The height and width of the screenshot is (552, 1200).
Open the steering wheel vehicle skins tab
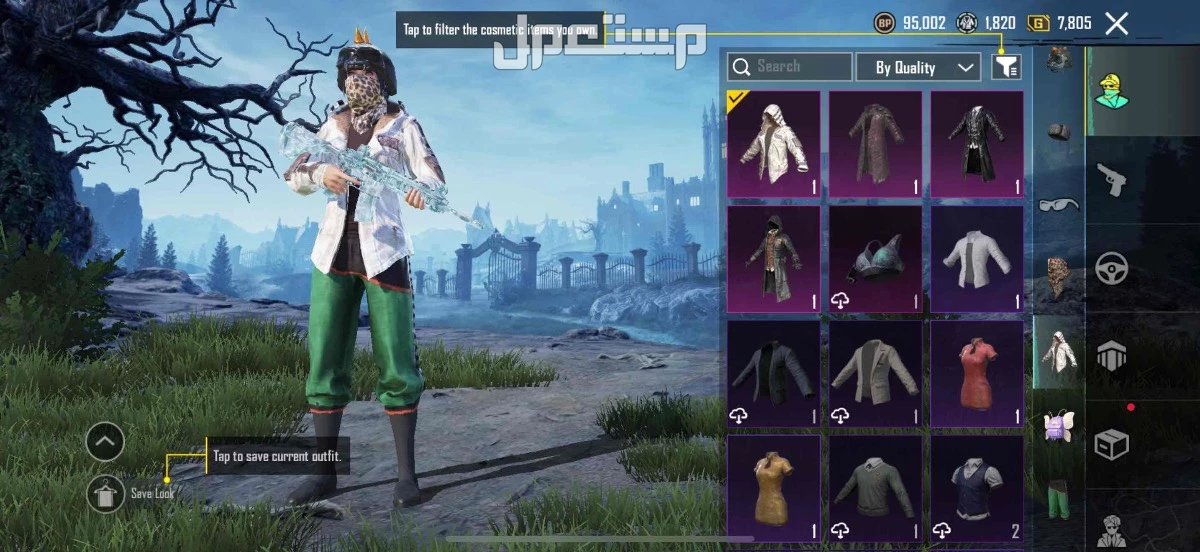[1111, 267]
